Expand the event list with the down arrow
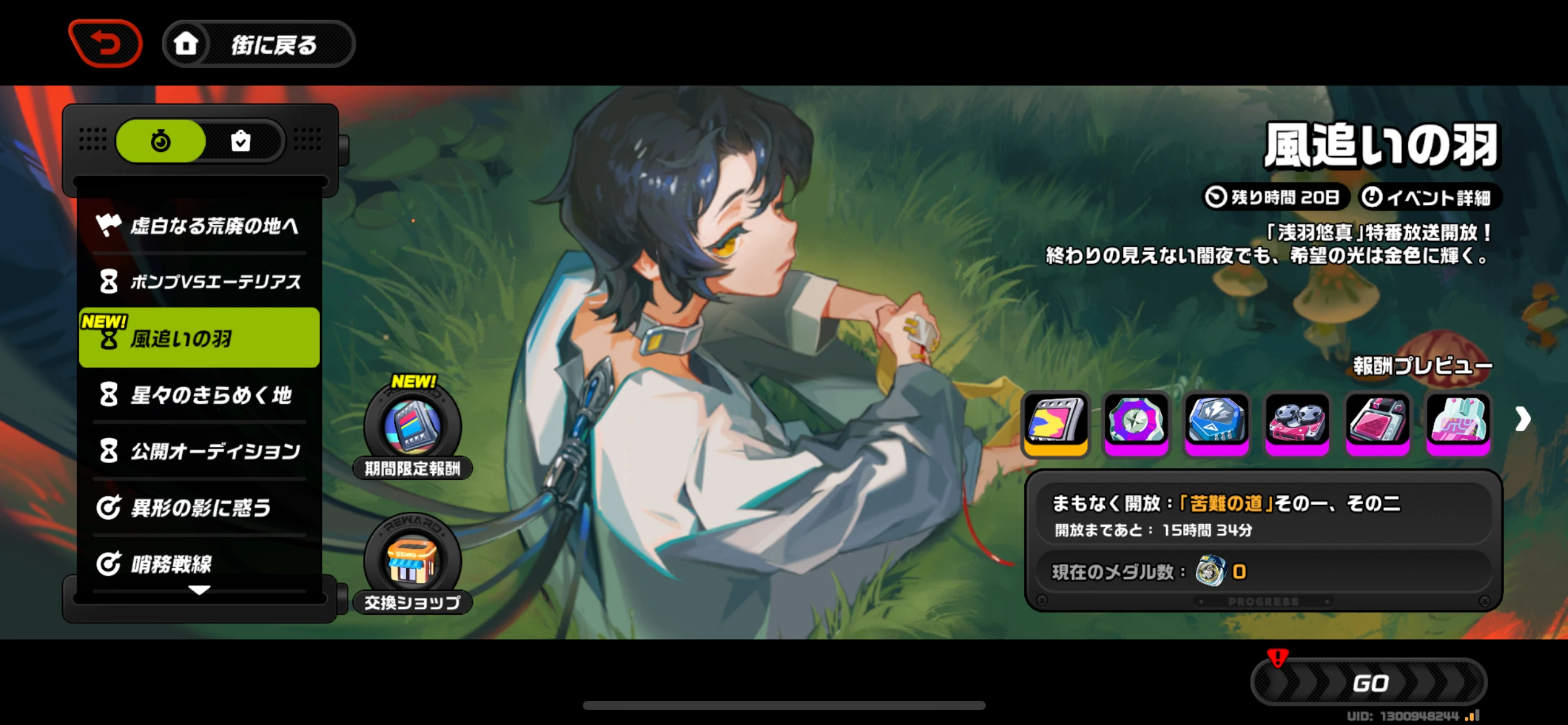This screenshot has width=1568, height=725. pos(199,591)
